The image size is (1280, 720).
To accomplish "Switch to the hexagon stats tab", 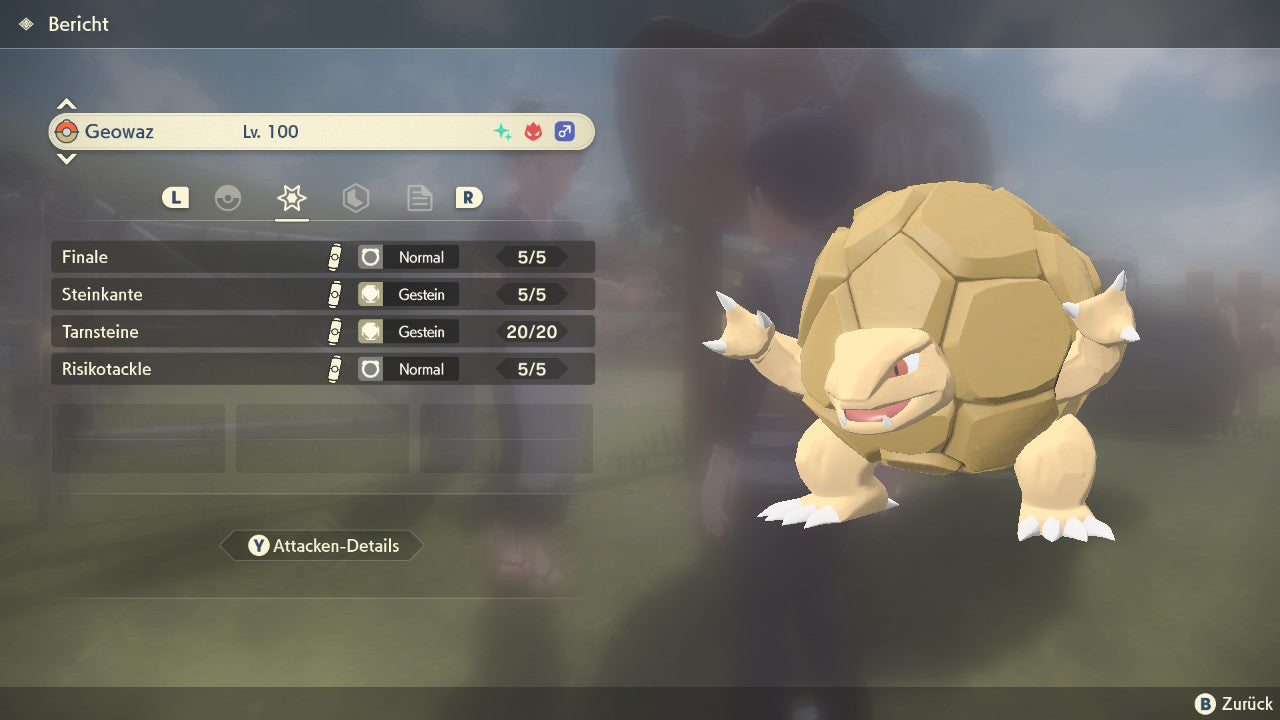I will [355, 198].
